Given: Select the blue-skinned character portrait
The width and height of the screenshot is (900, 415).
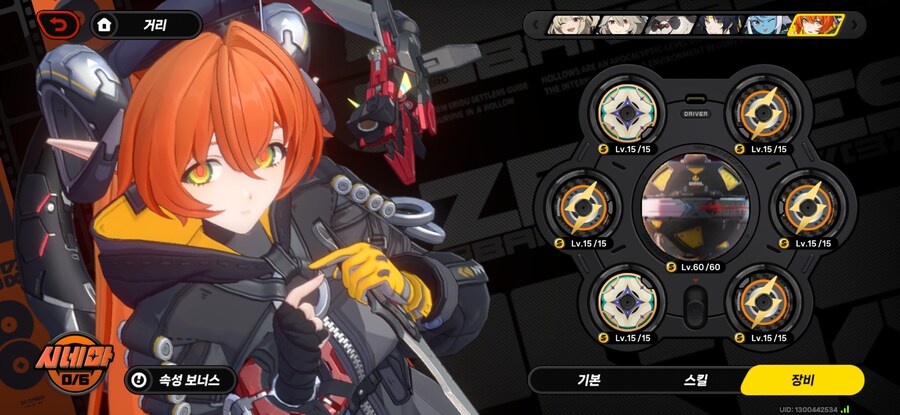Looking at the screenshot, I should click(758, 25).
